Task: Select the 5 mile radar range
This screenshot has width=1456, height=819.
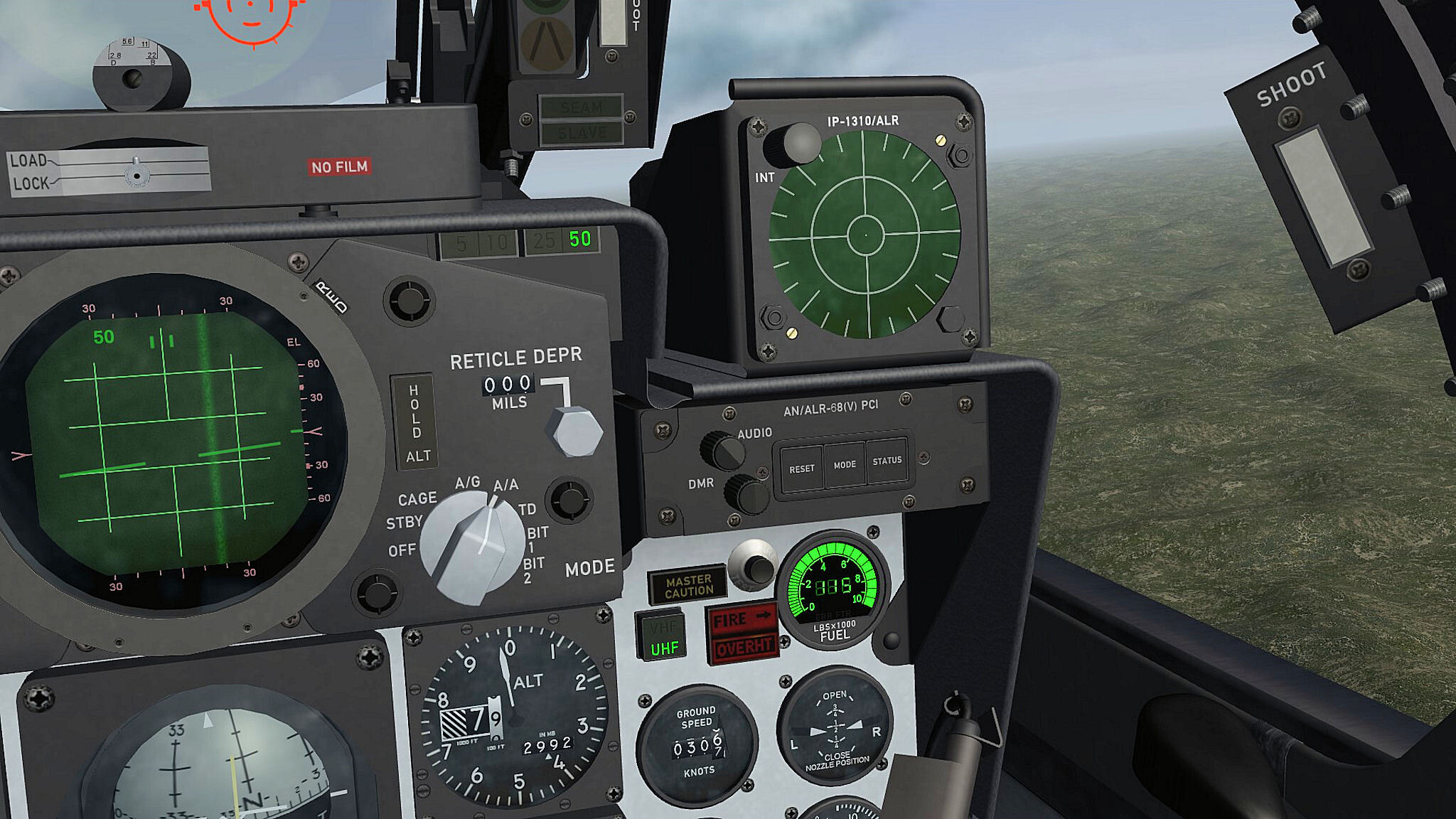Action: coord(461,245)
